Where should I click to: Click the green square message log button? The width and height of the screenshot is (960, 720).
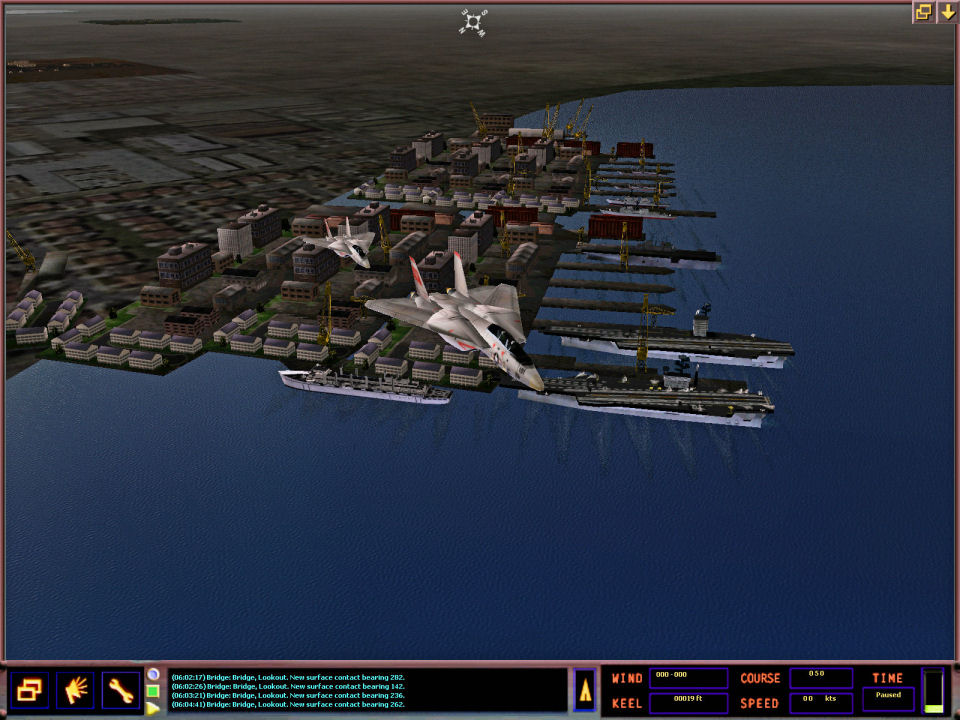[153, 691]
